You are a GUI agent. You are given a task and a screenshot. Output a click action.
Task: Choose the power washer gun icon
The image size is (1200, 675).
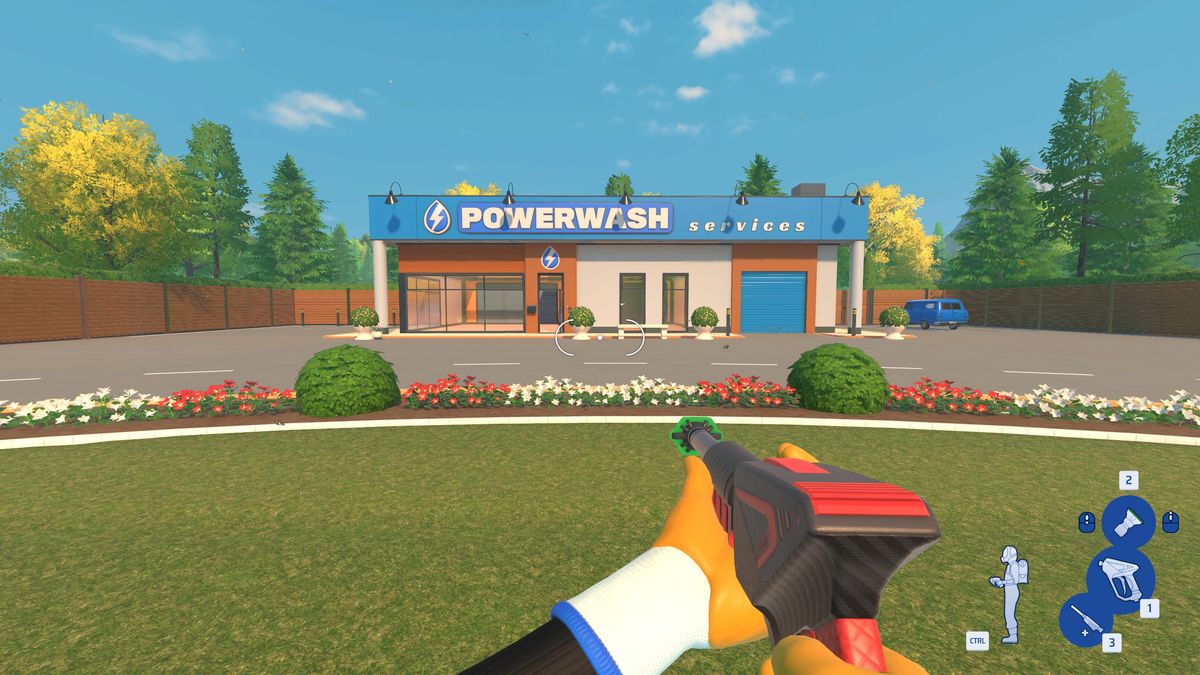pyautogui.click(x=1120, y=579)
